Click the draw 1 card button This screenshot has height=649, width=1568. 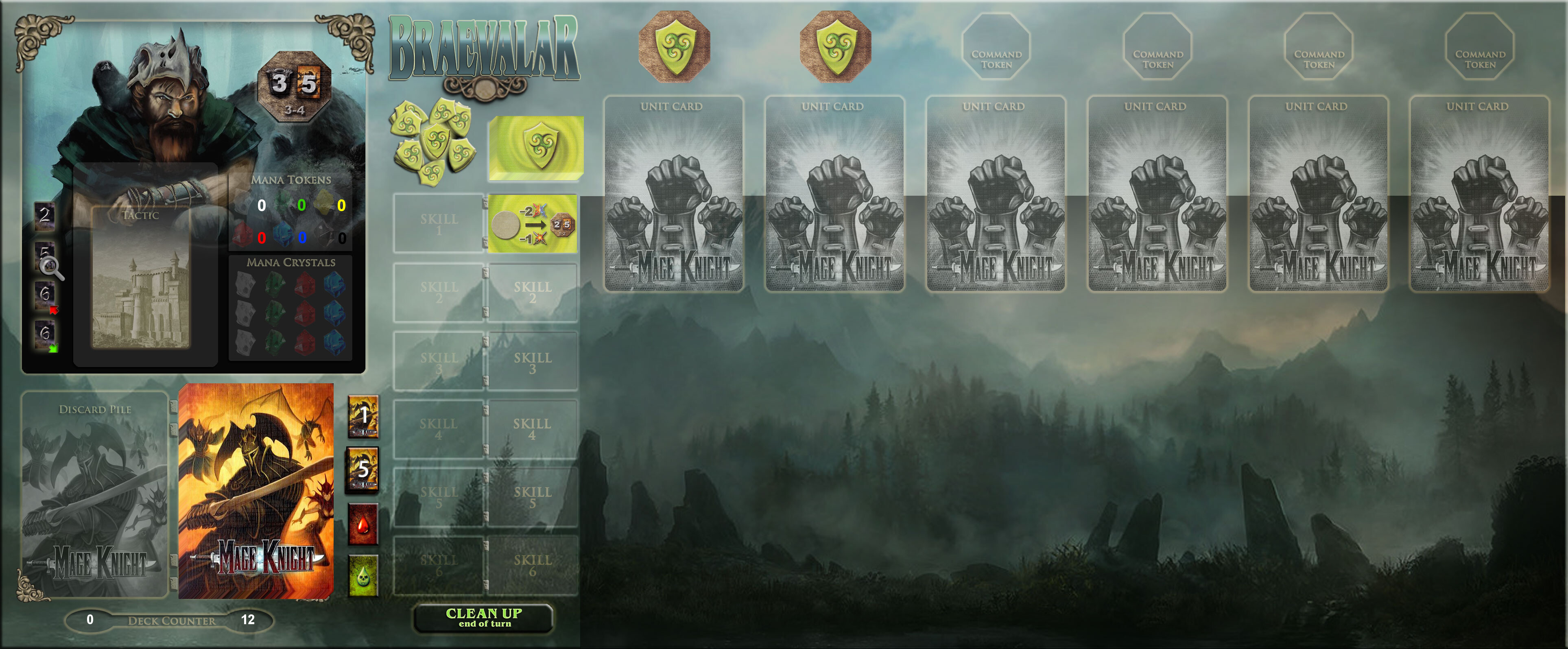coord(363,416)
